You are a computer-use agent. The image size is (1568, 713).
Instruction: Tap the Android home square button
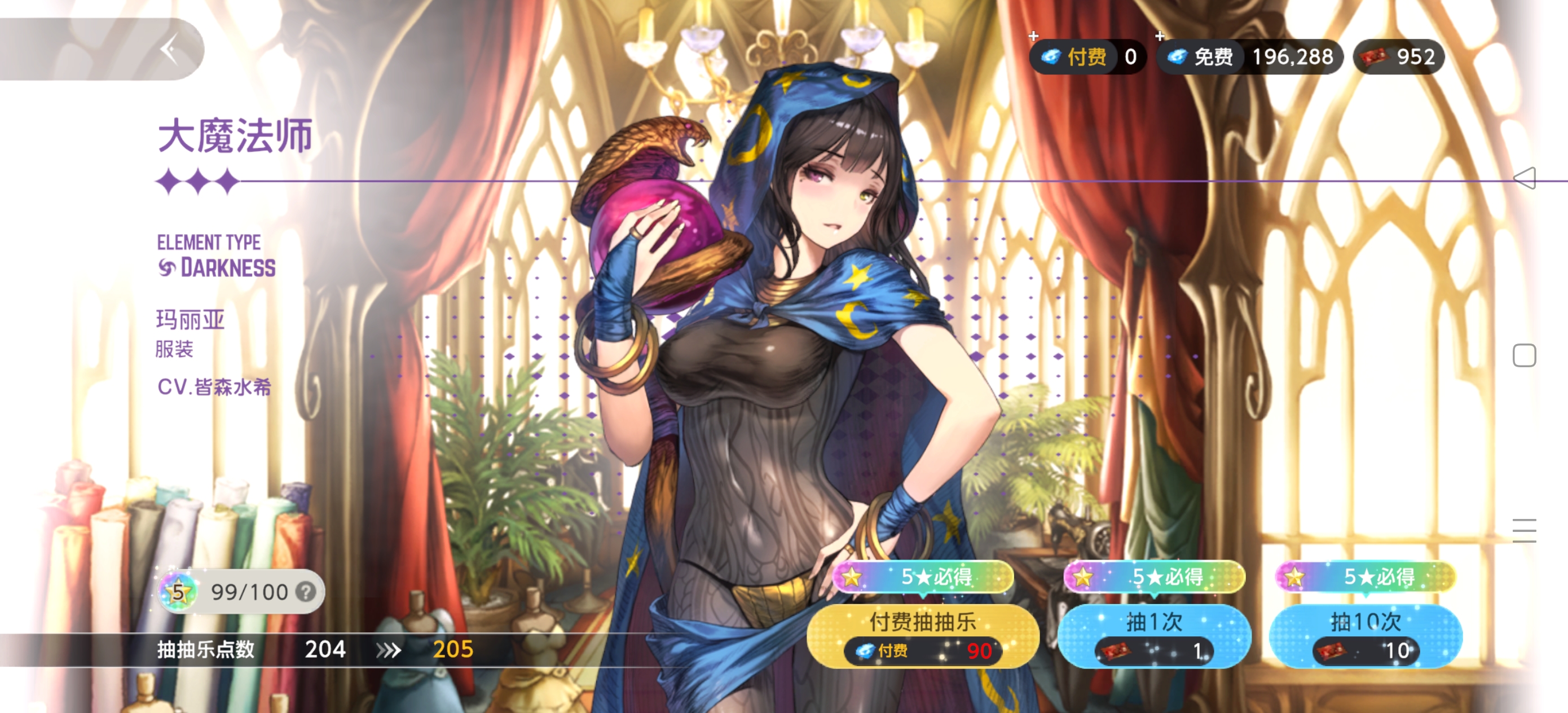pyautogui.click(x=1524, y=355)
